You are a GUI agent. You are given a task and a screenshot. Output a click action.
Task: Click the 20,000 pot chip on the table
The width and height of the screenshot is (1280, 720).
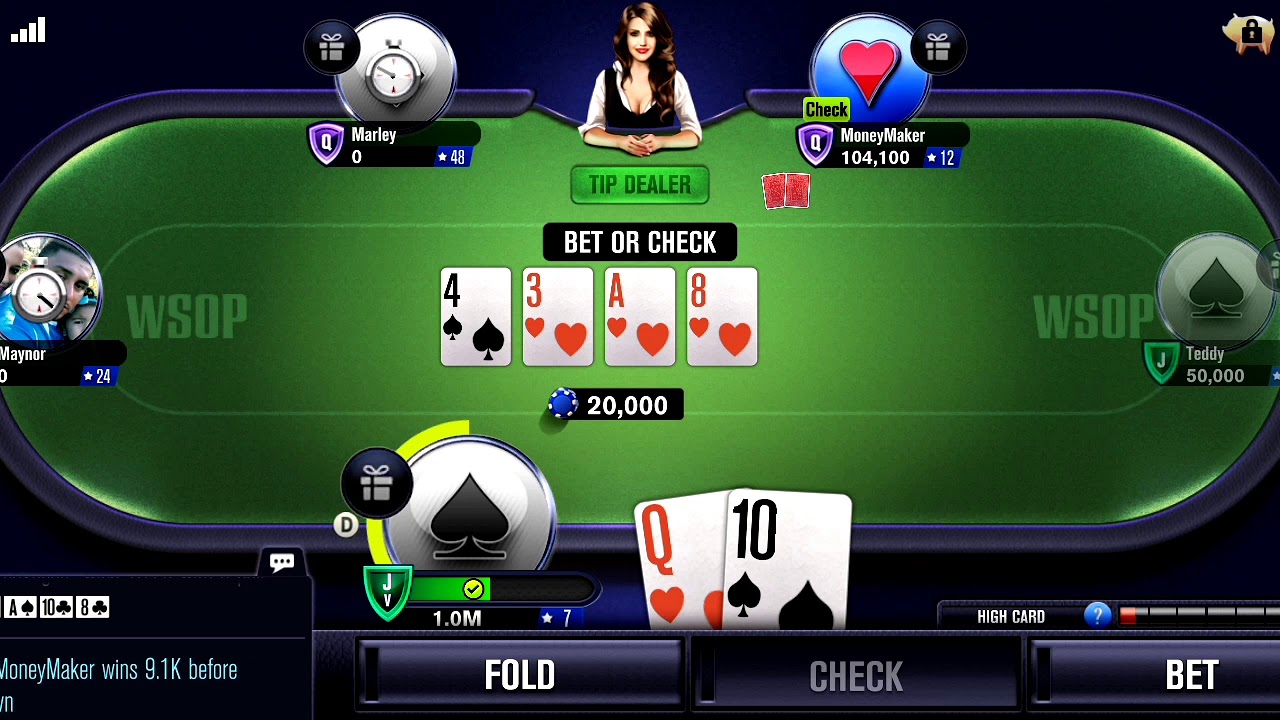point(563,403)
